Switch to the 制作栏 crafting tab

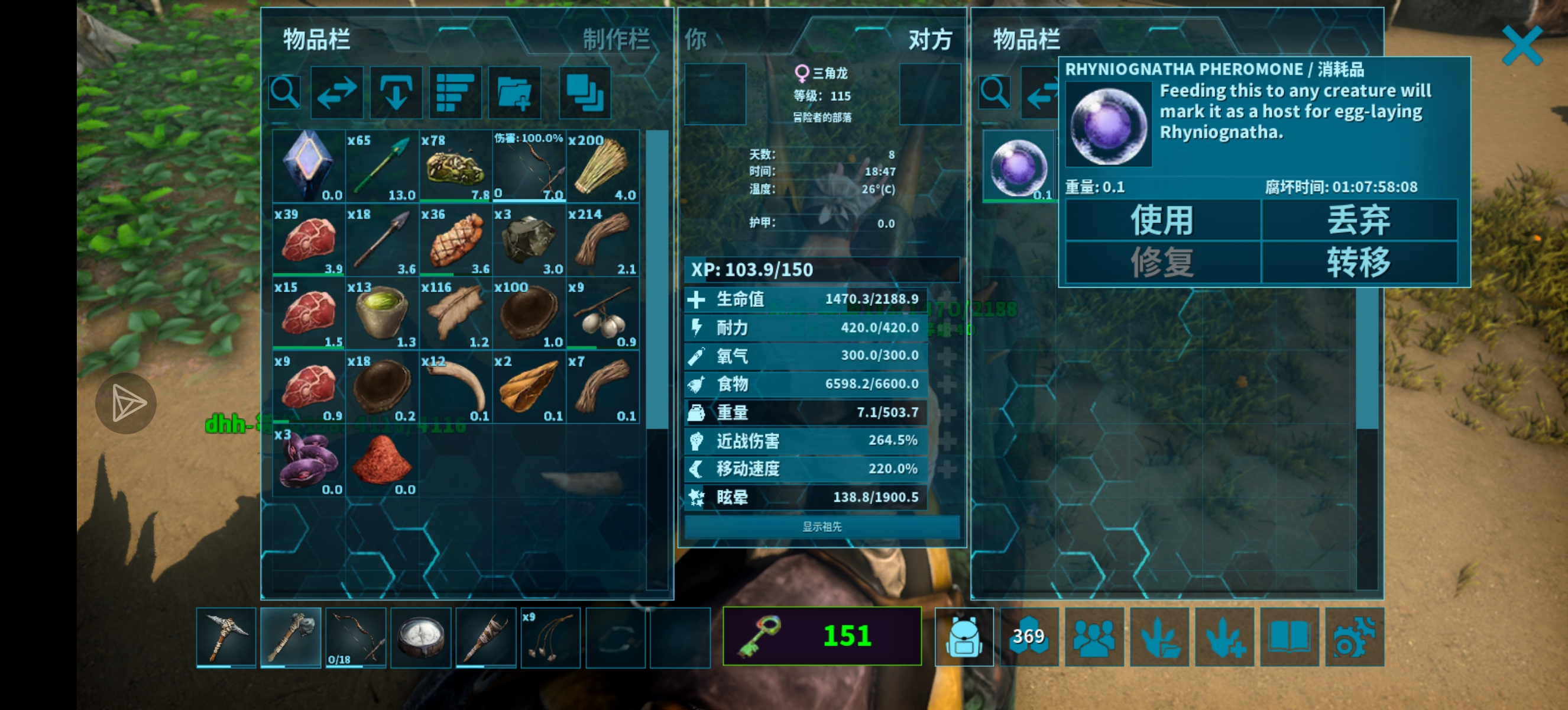pyautogui.click(x=616, y=40)
